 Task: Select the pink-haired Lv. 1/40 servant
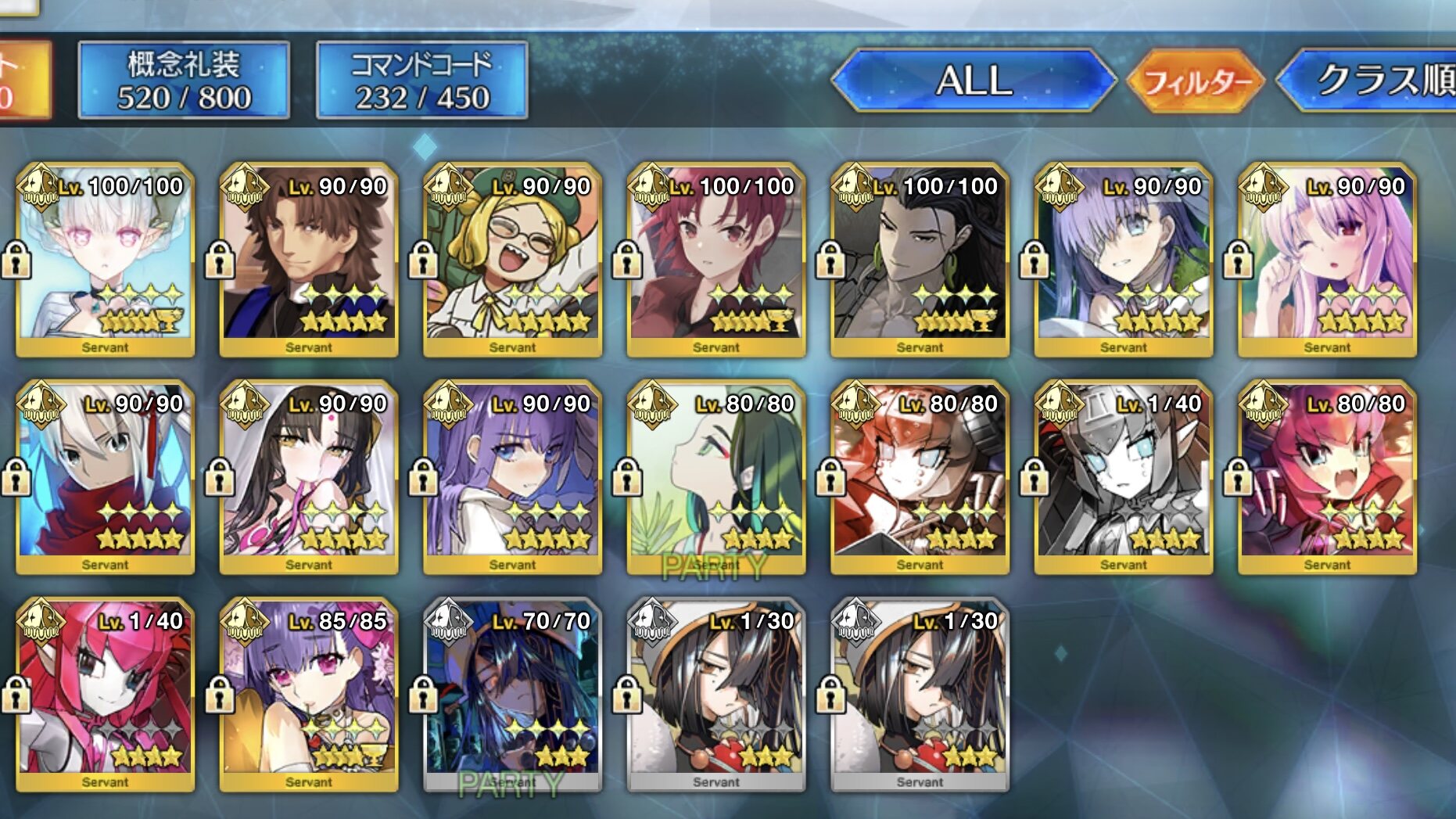coord(106,695)
